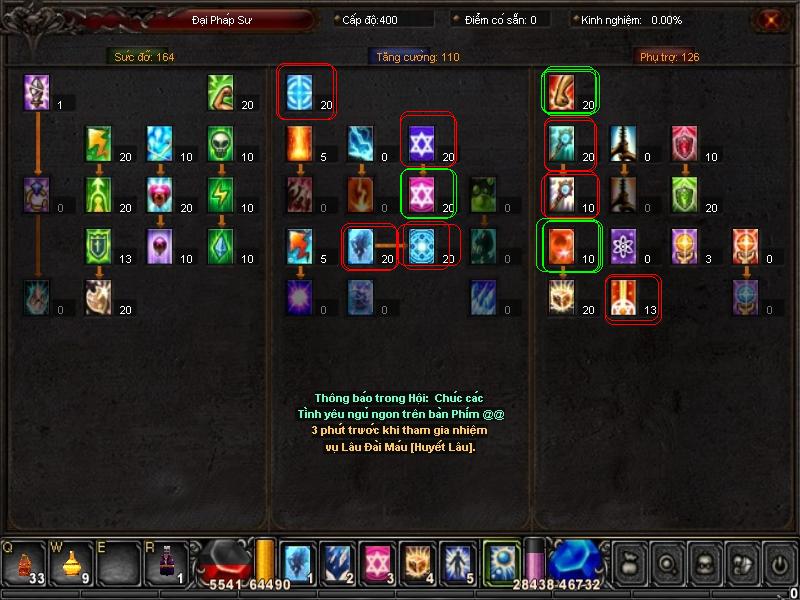
Task: Activate hotbar skill 5 blue figure
Action: [x=456, y=563]
